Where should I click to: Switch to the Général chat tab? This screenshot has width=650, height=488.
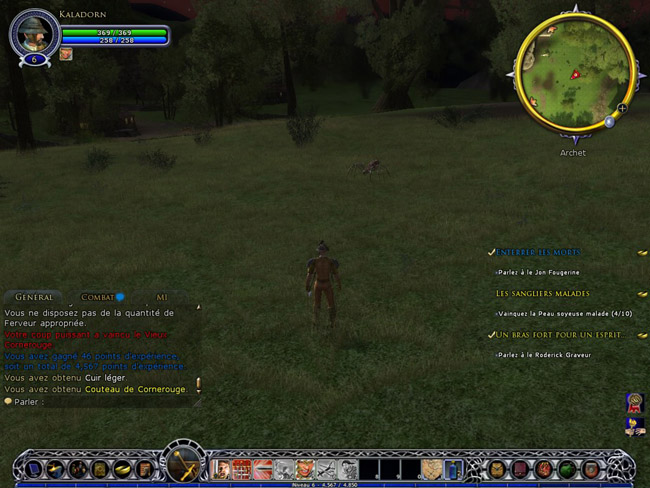[x=34, y=297]
